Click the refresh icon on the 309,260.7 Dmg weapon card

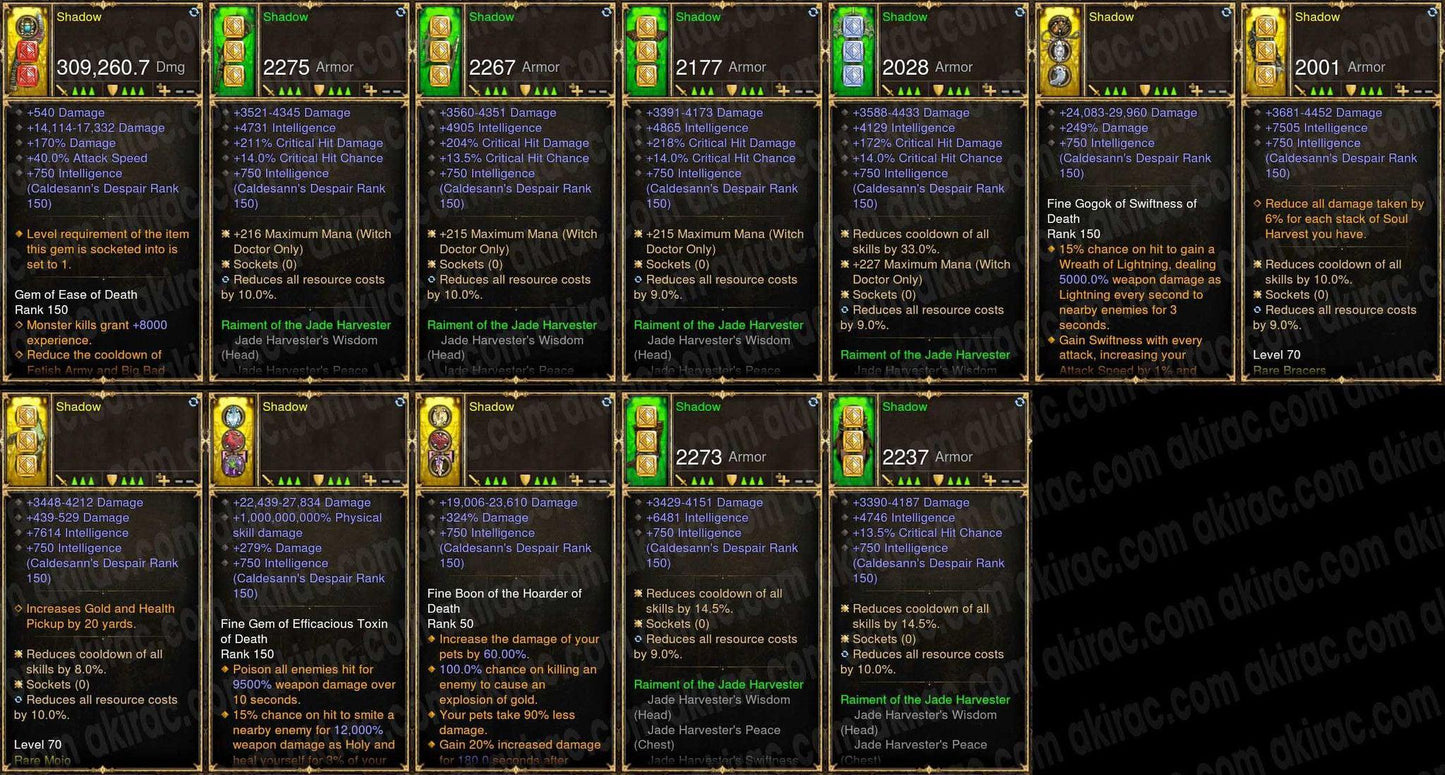pos(195,13)
